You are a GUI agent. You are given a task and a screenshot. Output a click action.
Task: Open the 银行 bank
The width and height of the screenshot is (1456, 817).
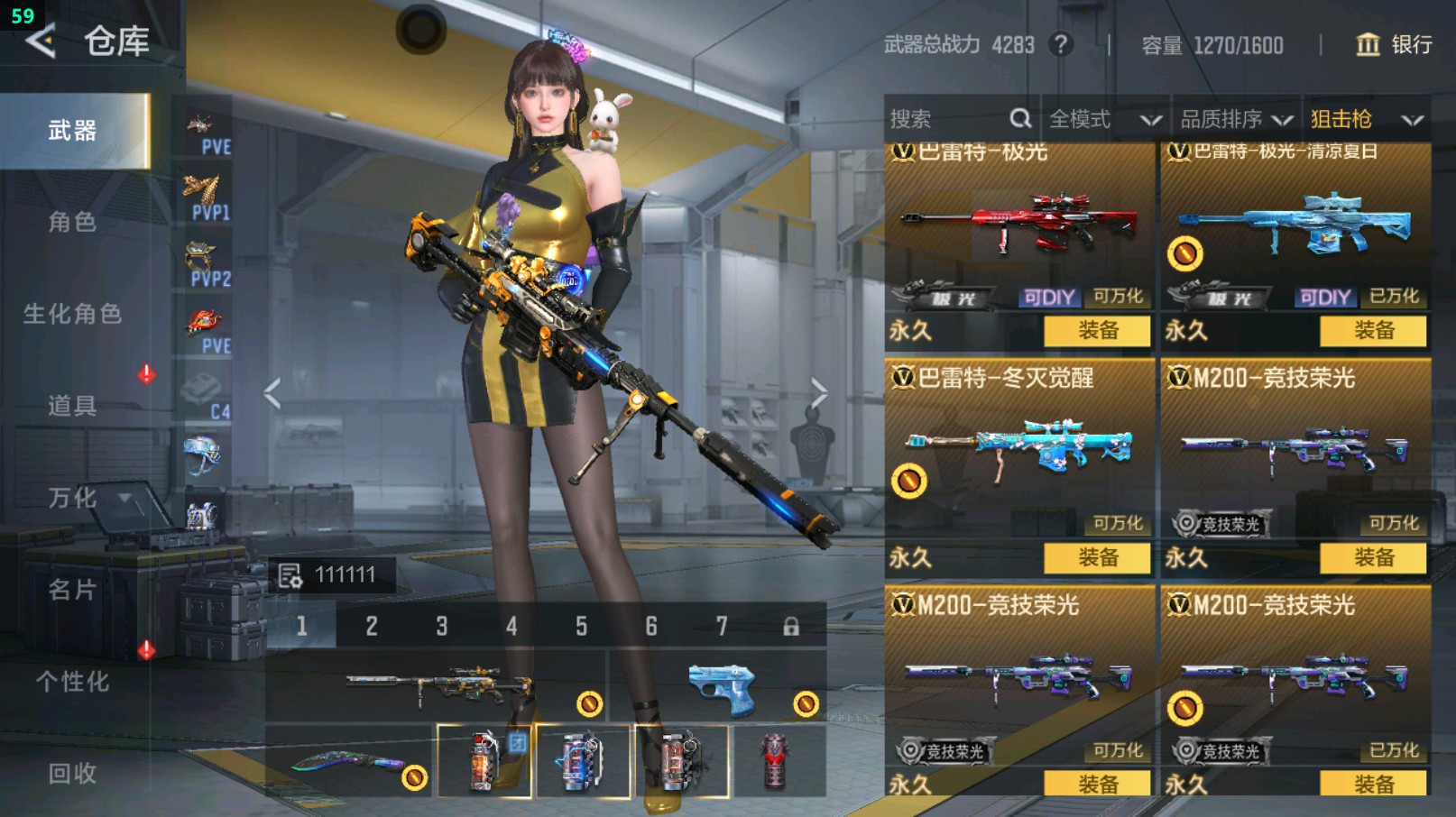(x=1394, y=44)
